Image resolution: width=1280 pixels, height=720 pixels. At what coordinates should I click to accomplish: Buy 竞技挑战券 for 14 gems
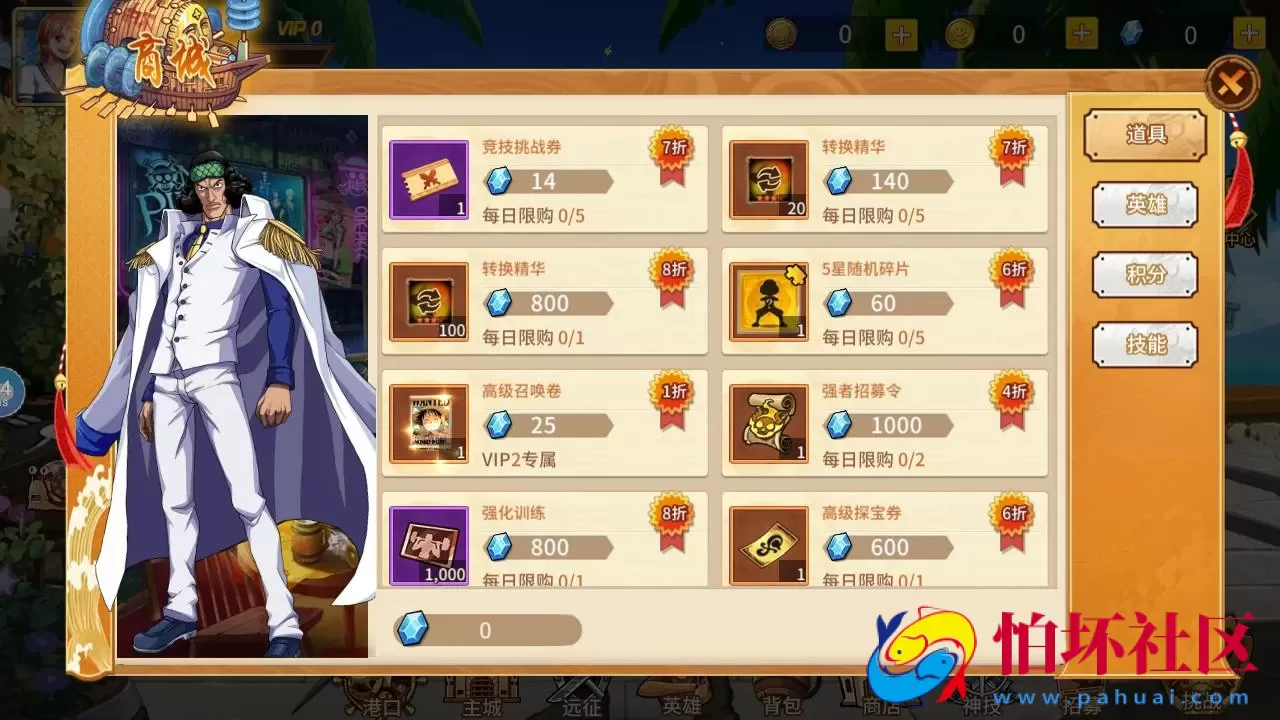point(549,181)
